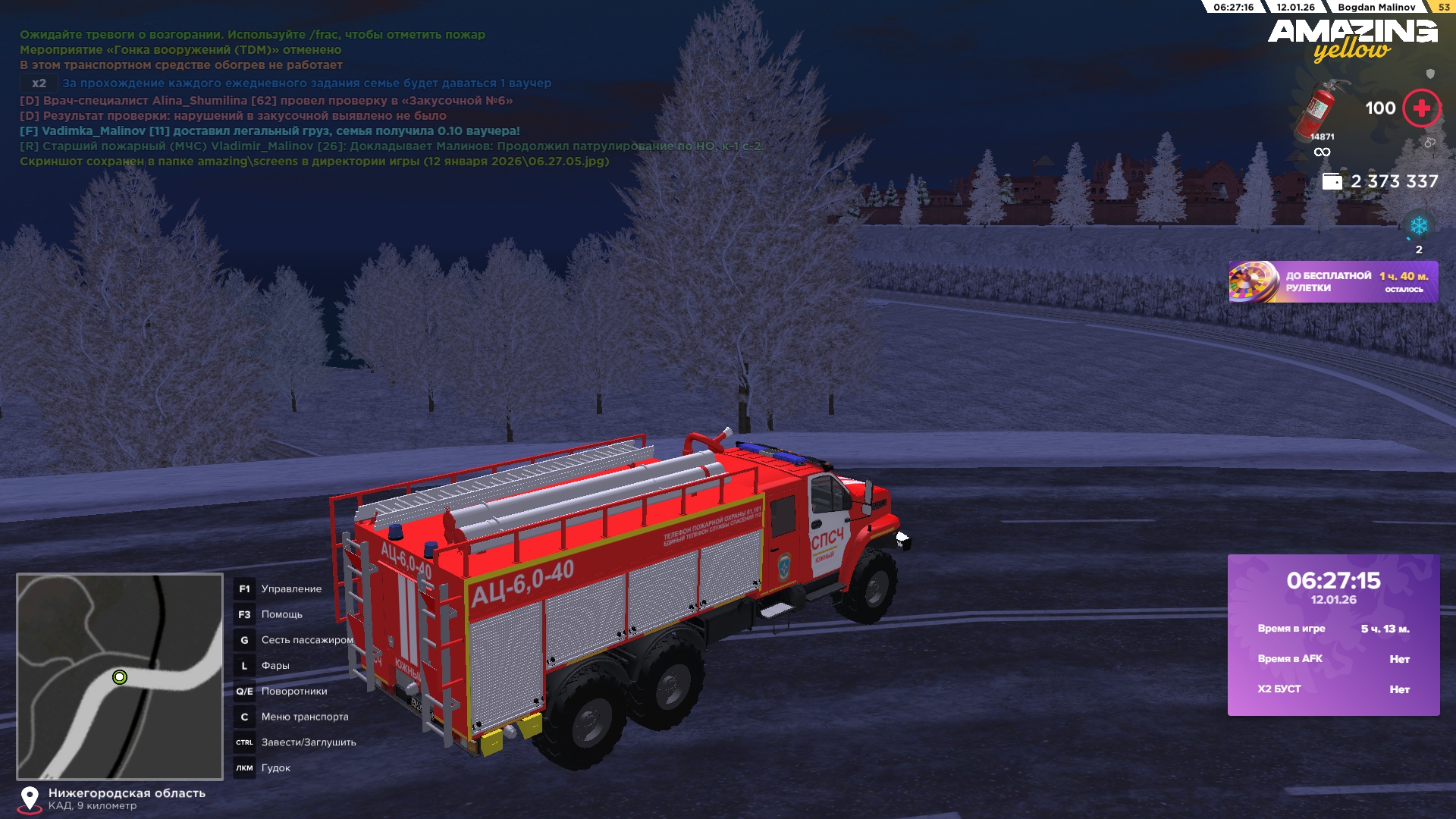Click the Amazing Yellow server logo
This screenshot has width=1456, height=819.
coord(1352,39)
